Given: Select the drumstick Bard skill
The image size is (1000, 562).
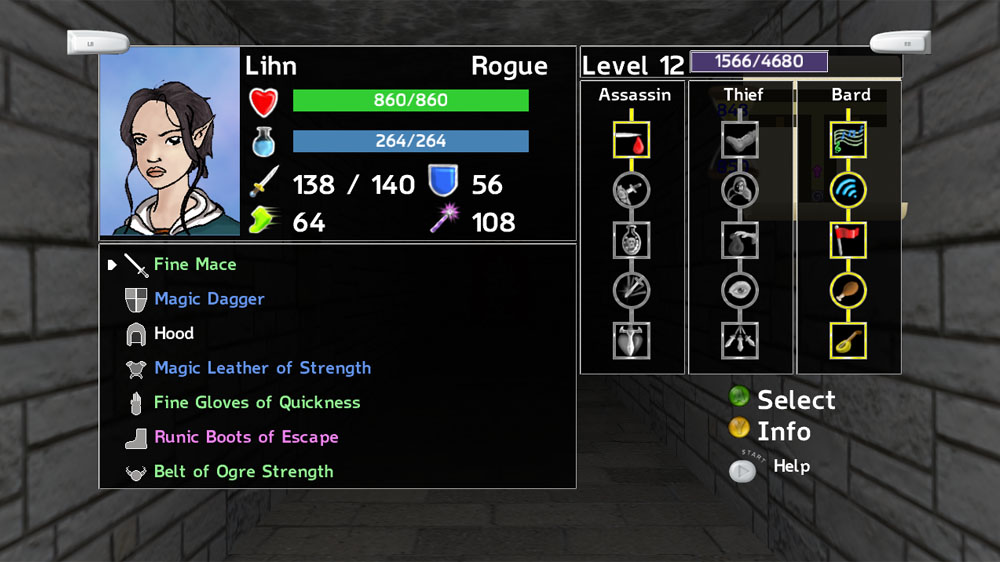Looking at the screenshot, I should 849,290.
